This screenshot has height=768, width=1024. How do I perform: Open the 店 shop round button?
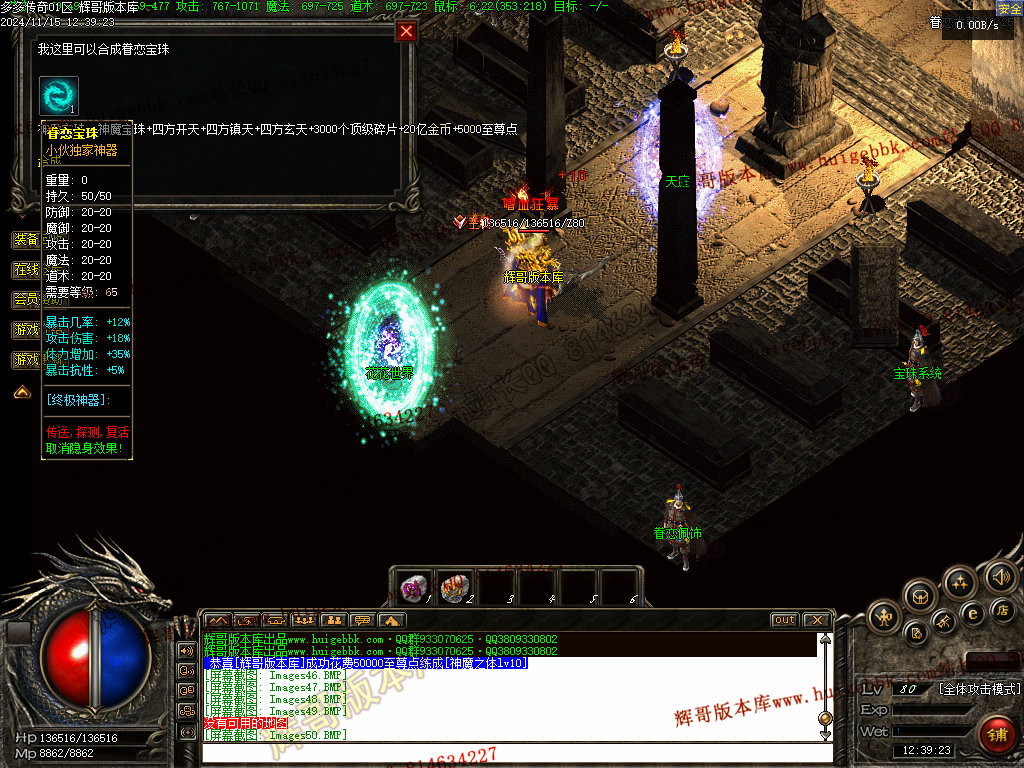click(x=1004, y=610)
